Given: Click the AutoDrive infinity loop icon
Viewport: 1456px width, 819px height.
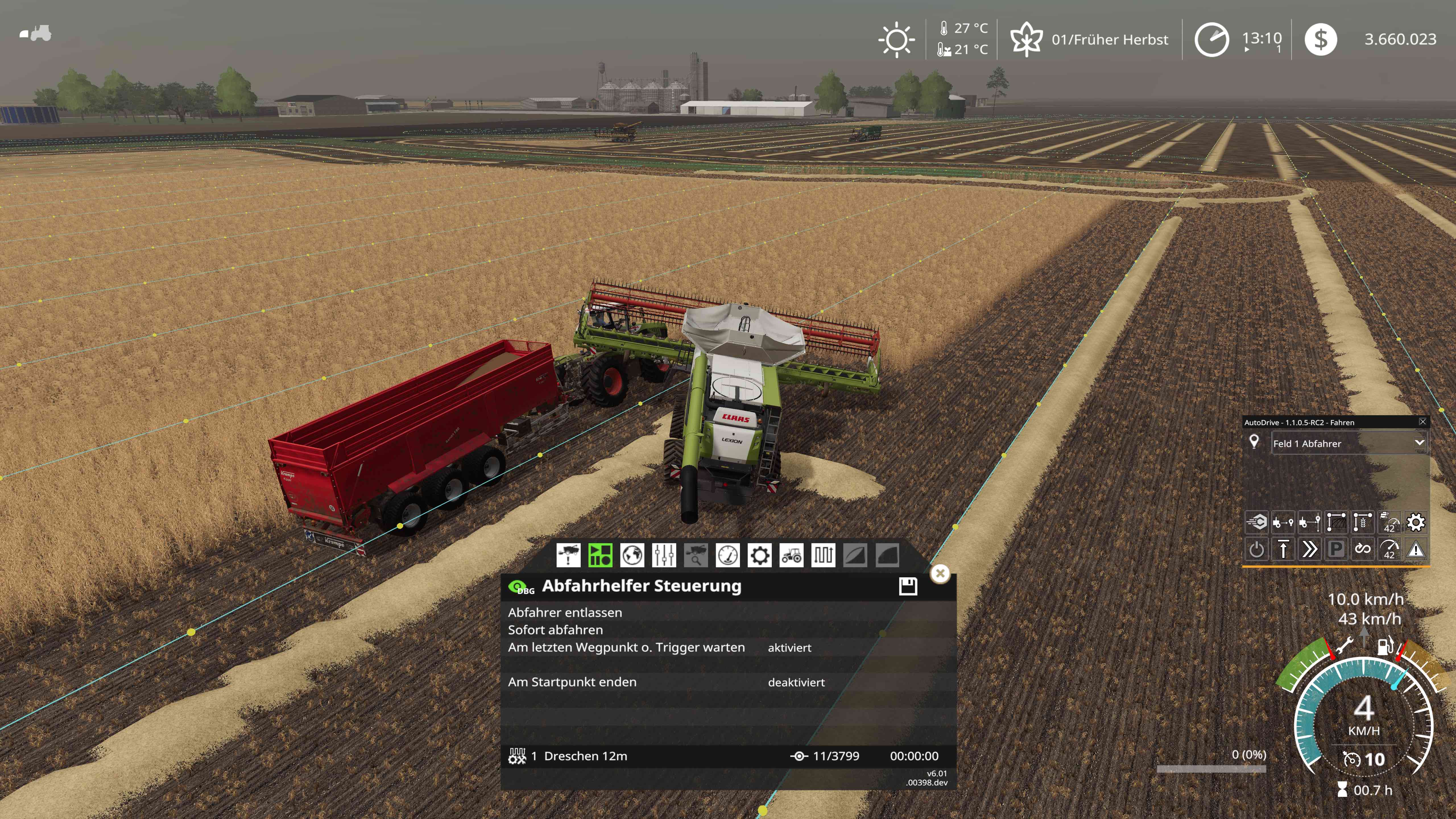Looking at the screenshot, I should click(x=1363, y=549).
